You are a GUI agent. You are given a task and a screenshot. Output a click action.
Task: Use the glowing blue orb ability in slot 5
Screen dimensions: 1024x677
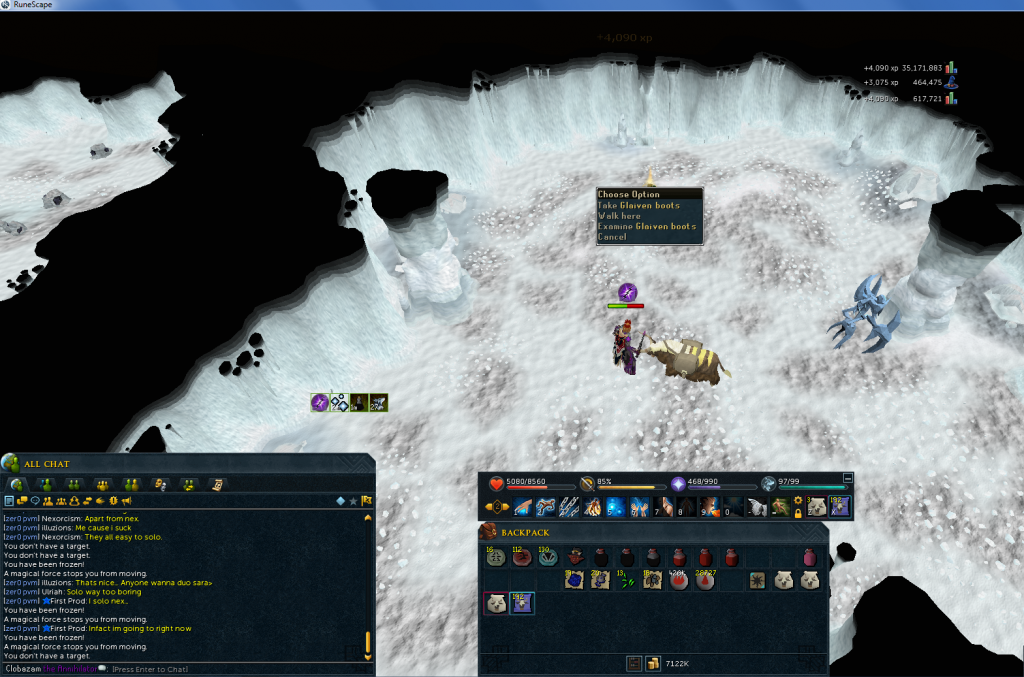[x=617, y=507]
